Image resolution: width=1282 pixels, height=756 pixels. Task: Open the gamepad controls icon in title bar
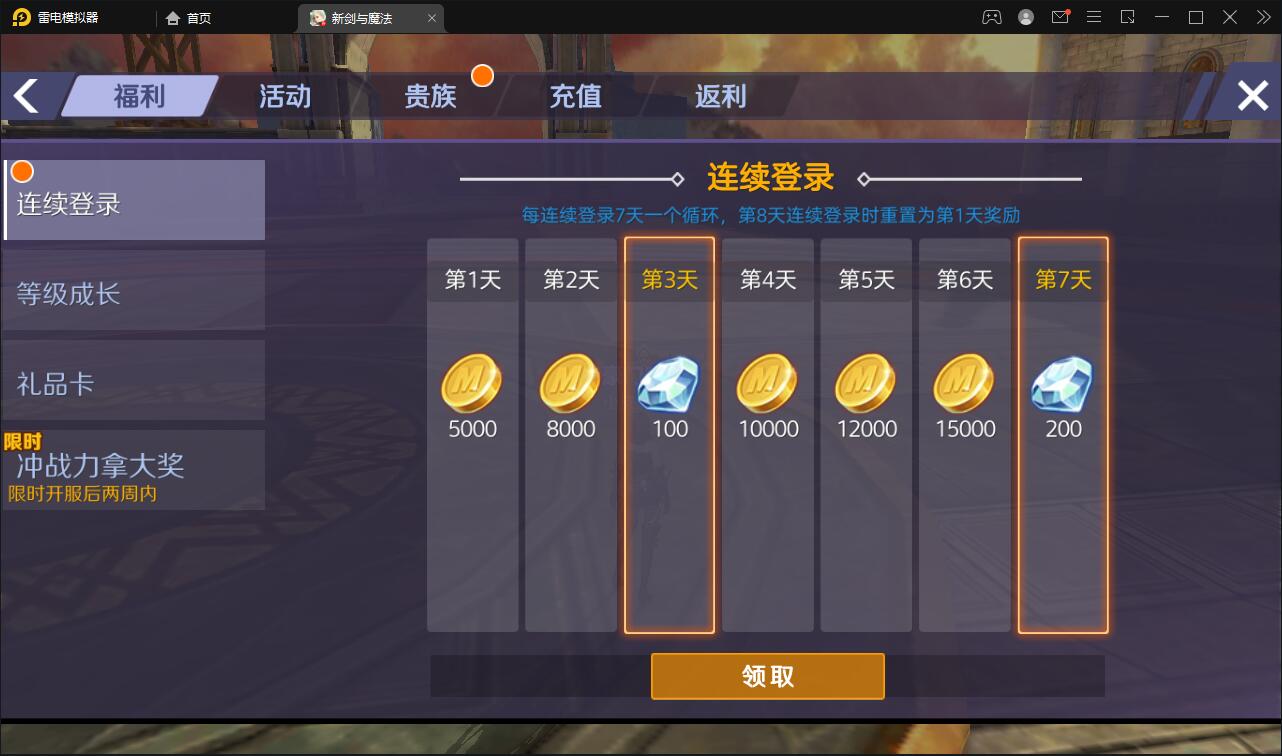point(991,17)
